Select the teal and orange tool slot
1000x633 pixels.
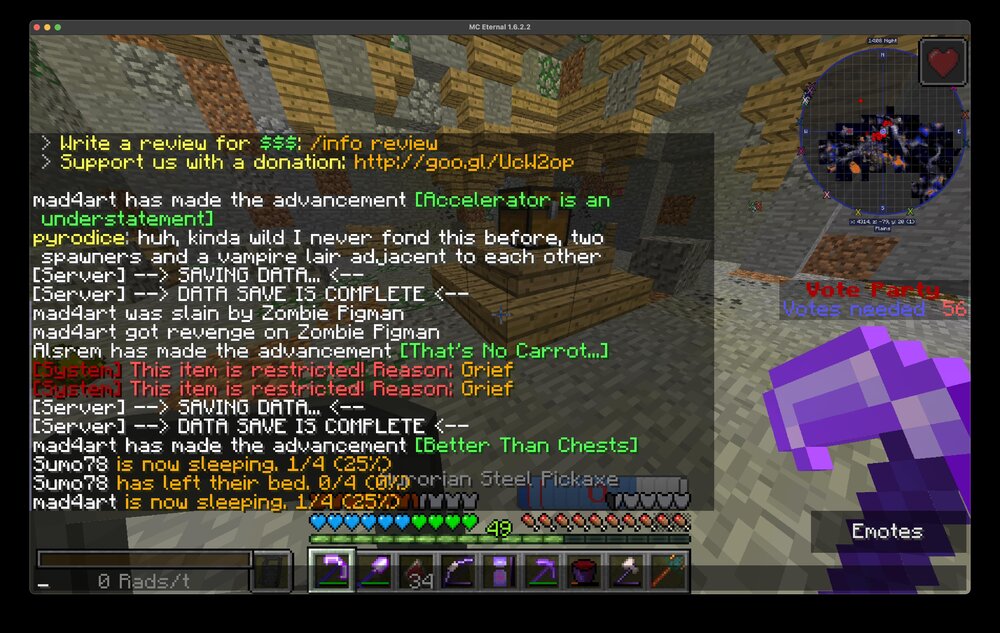coord(666,572)
